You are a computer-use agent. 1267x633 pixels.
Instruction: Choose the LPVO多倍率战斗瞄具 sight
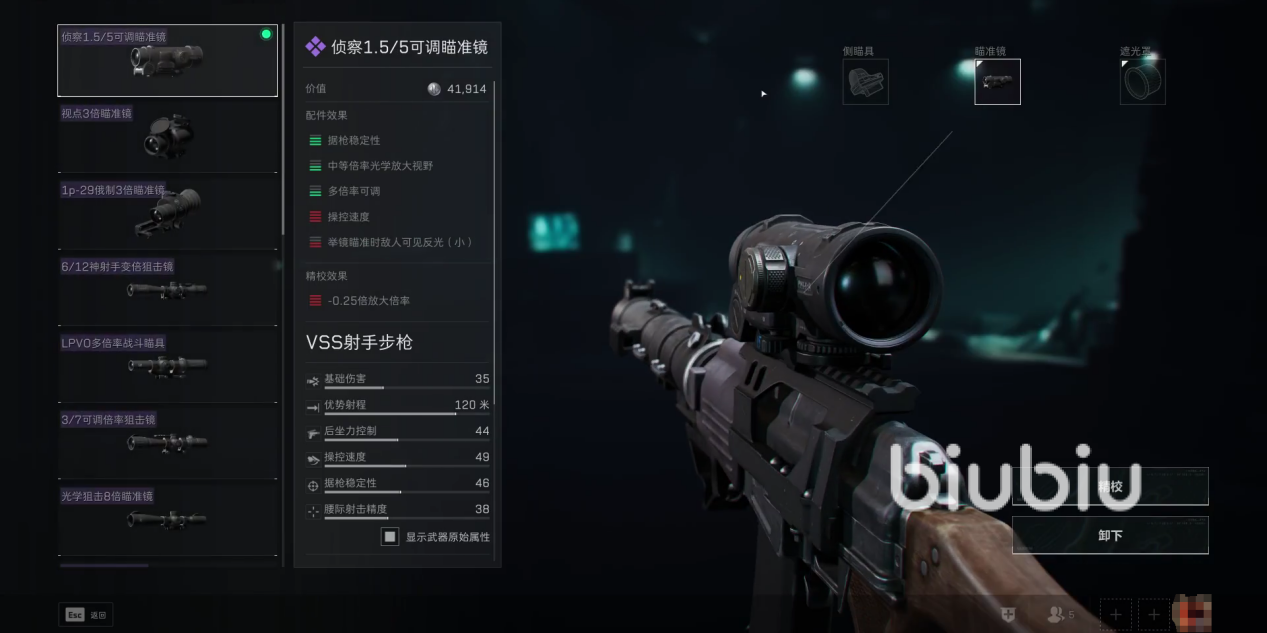coord(167,365)
